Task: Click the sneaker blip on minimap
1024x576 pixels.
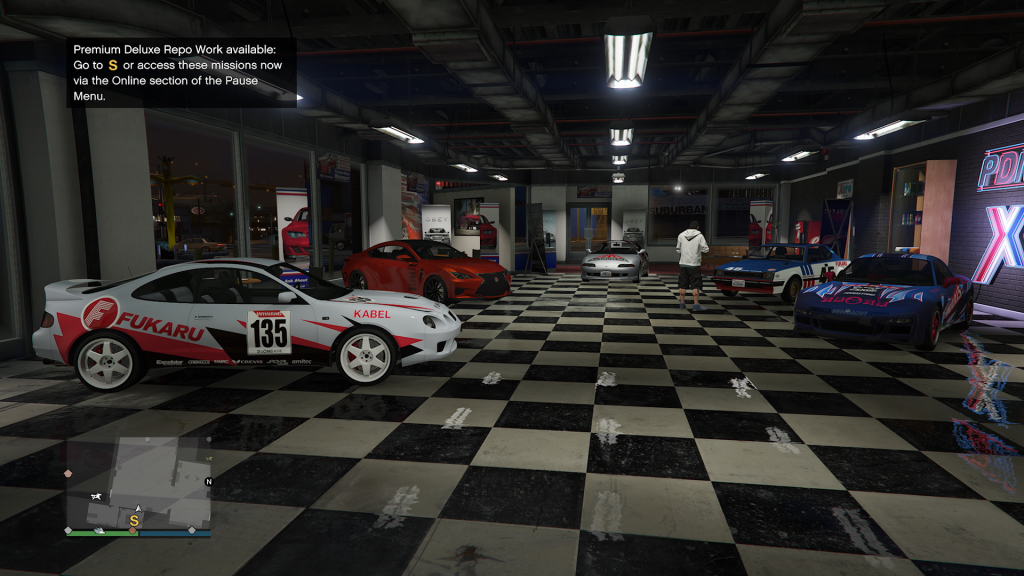Action: (x=101, y=531)
